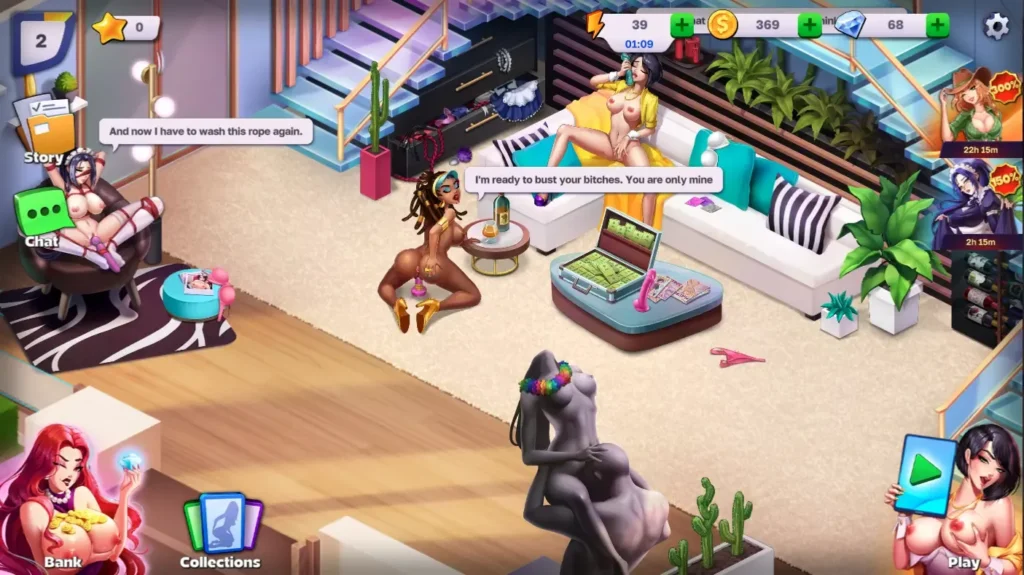Add more gold coins with the plus button
The image size is (1024, 575).
[x=809, y=25]
